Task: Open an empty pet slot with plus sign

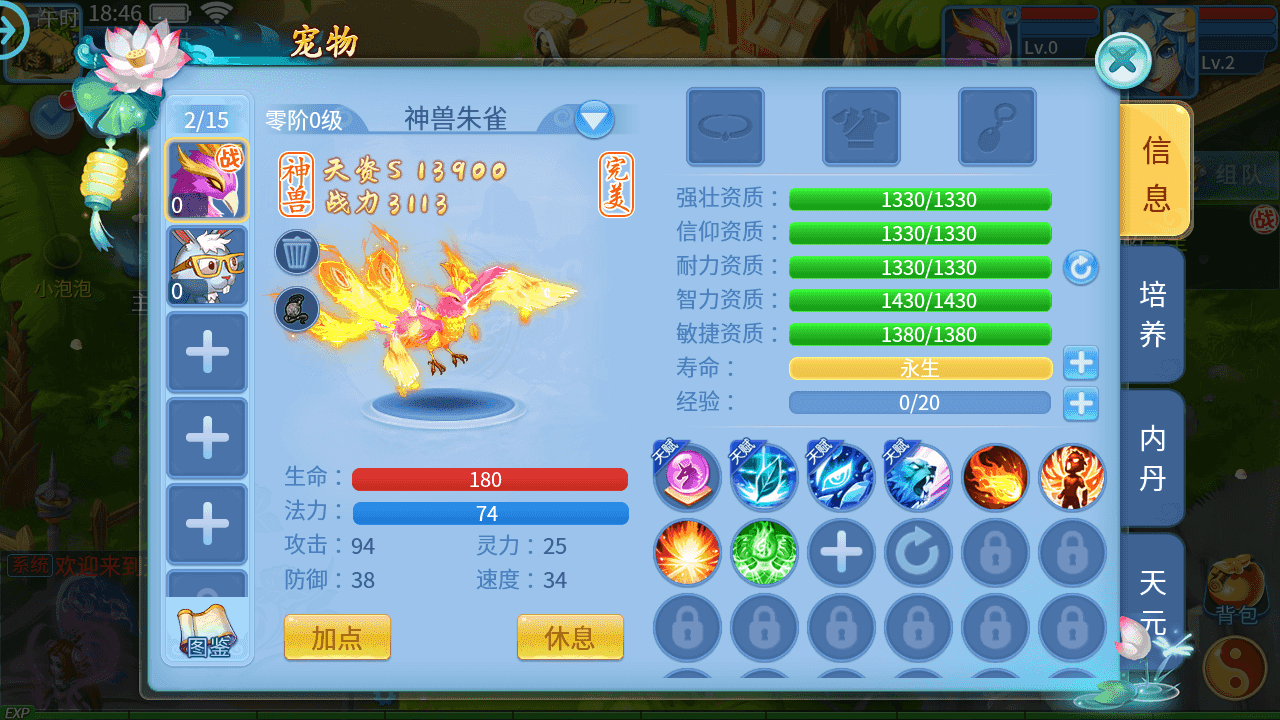Action: tap(207, 352)
